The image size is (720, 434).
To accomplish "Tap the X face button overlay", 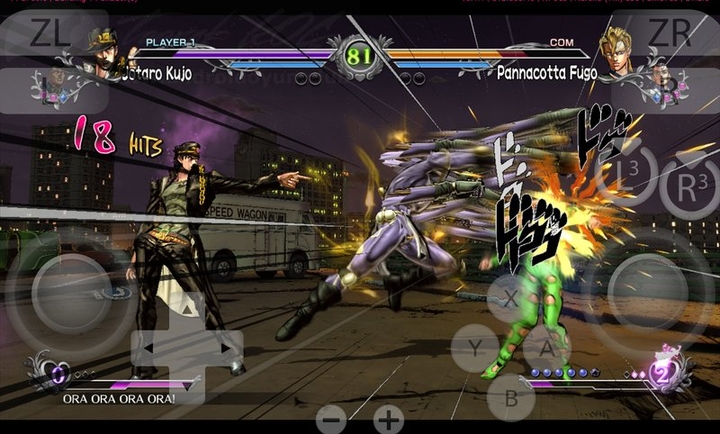I will [x=511, y=299].
